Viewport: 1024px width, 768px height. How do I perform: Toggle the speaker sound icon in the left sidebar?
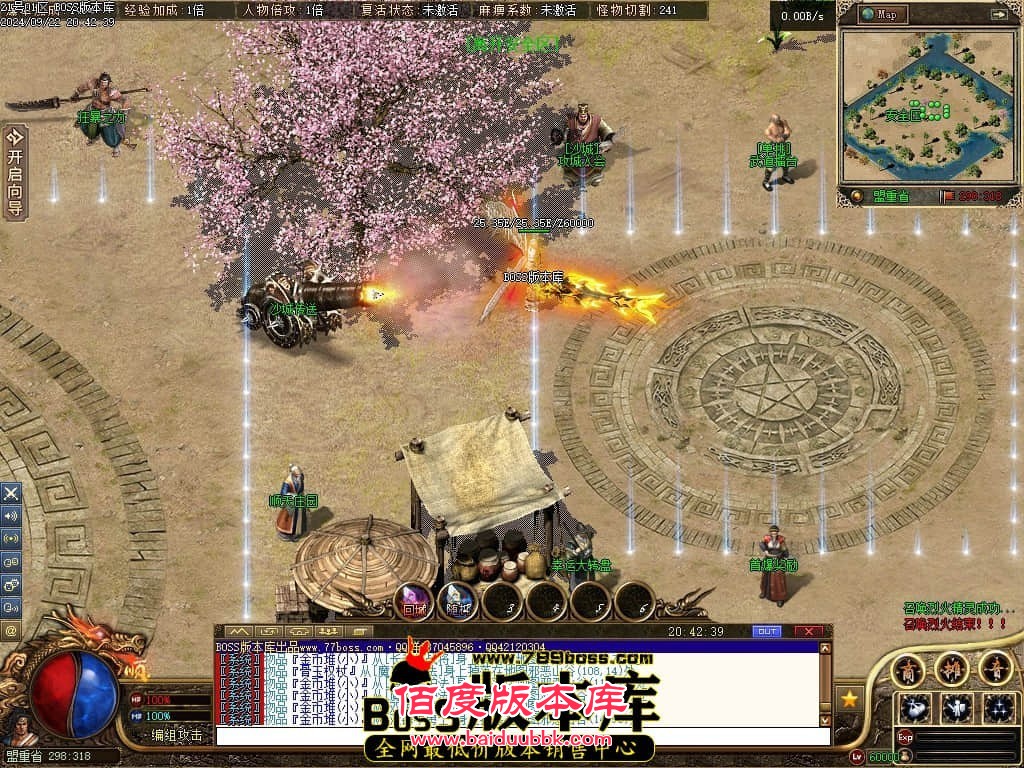coord(11,516)
